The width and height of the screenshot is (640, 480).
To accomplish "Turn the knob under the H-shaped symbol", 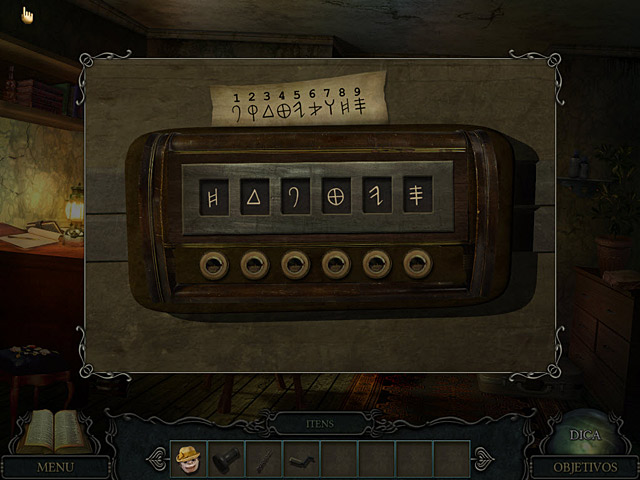I will [x=213, y=264].
